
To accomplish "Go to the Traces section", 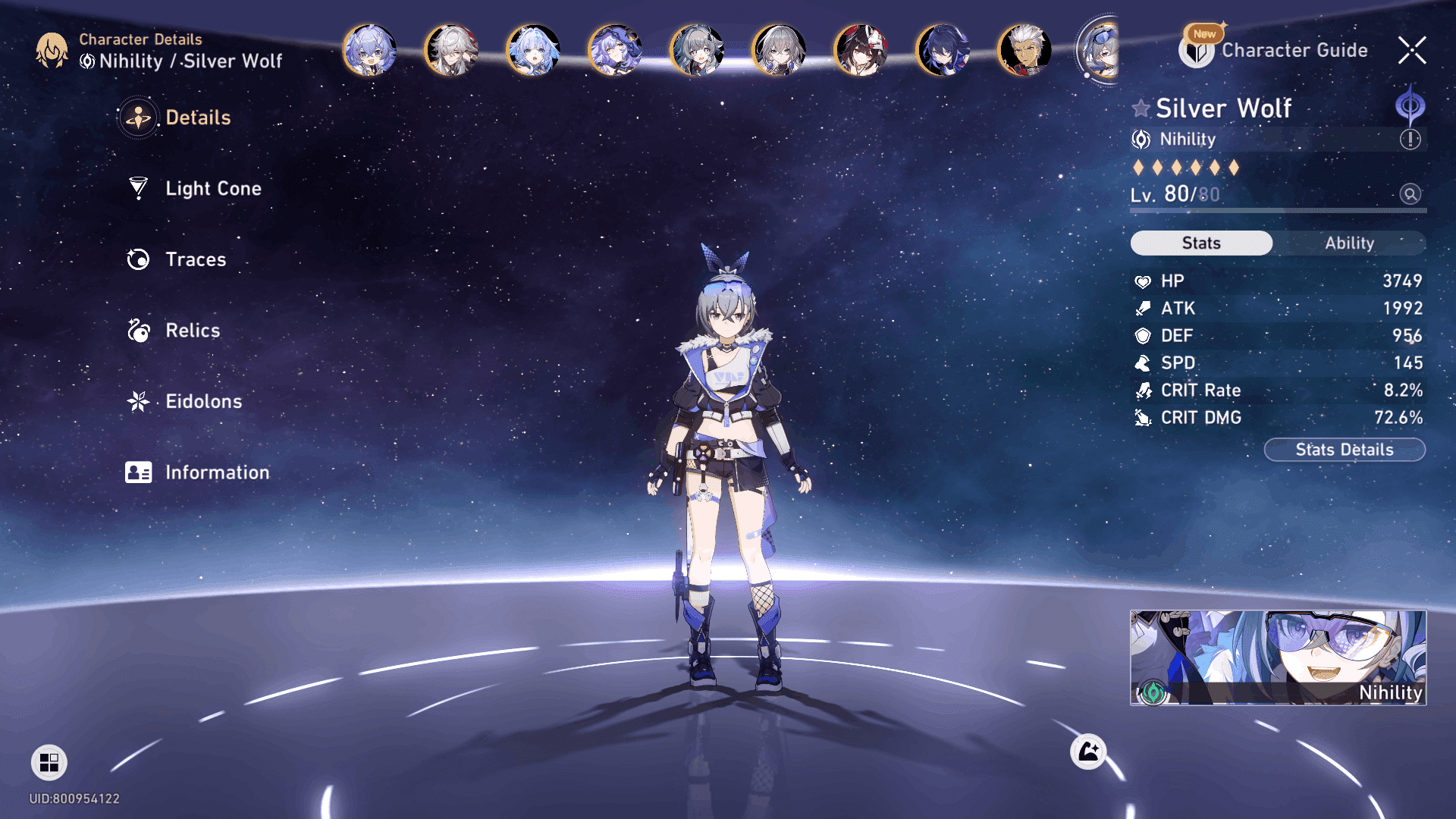I will tap(196, 259).
